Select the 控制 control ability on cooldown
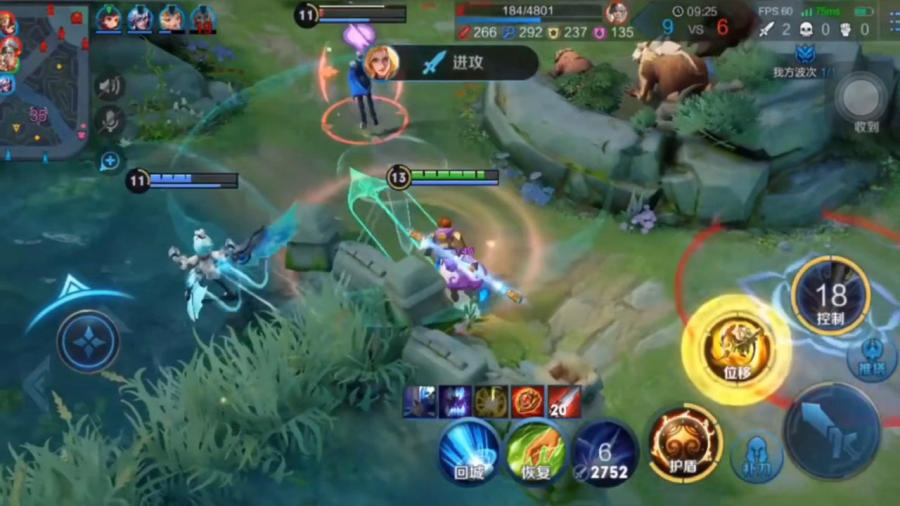 point(830,295)
